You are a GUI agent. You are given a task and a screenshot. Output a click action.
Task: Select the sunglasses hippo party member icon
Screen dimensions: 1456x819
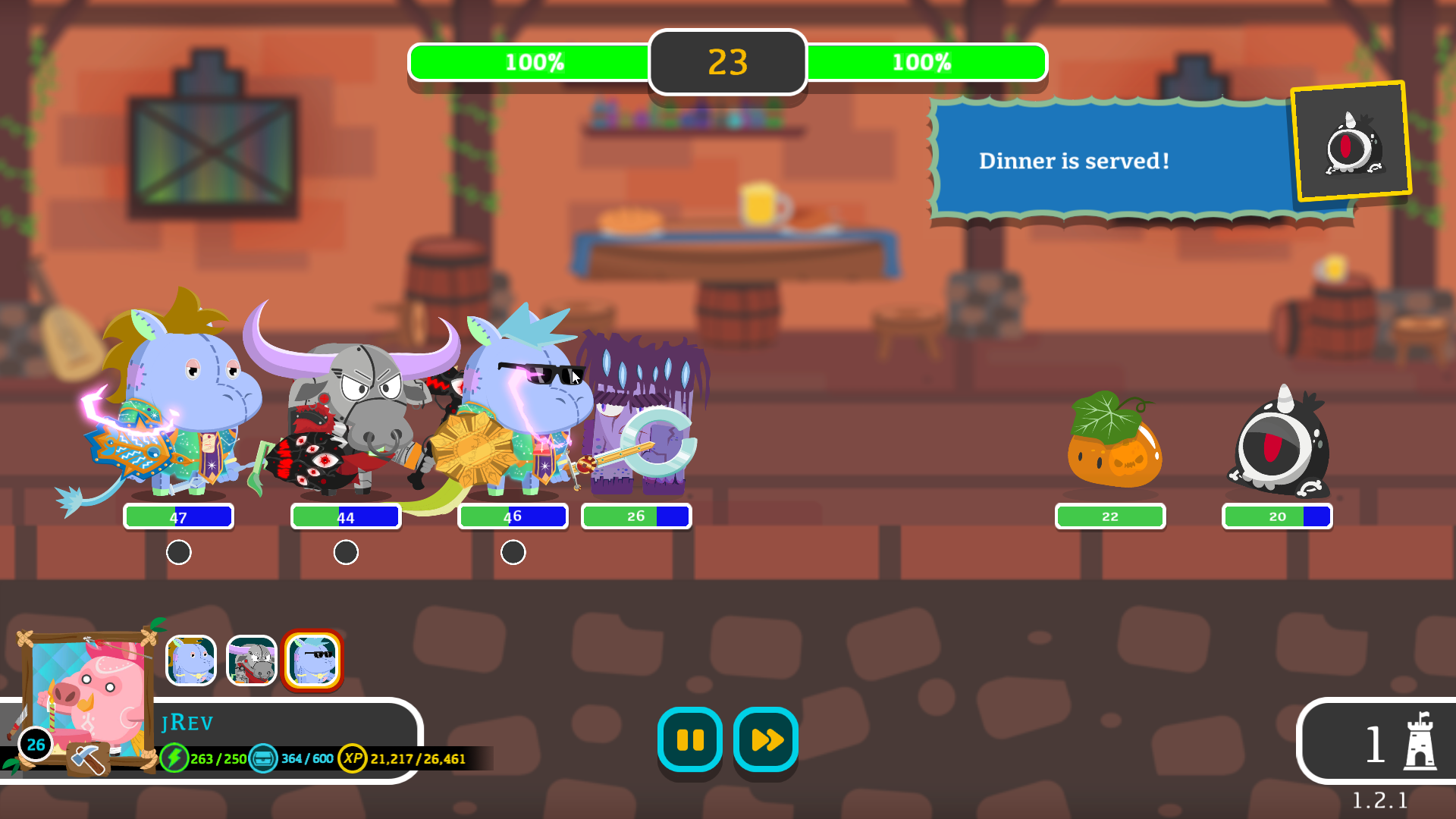coord(313,661)
